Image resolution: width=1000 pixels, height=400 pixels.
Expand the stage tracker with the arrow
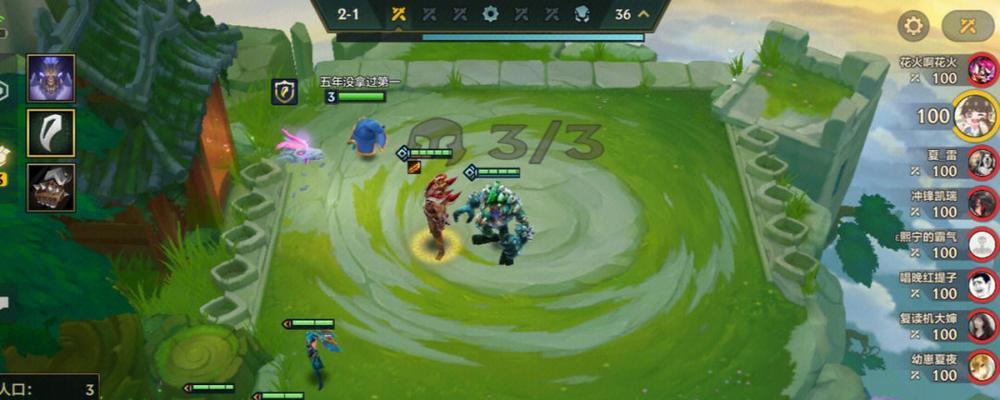pos(643,14)
